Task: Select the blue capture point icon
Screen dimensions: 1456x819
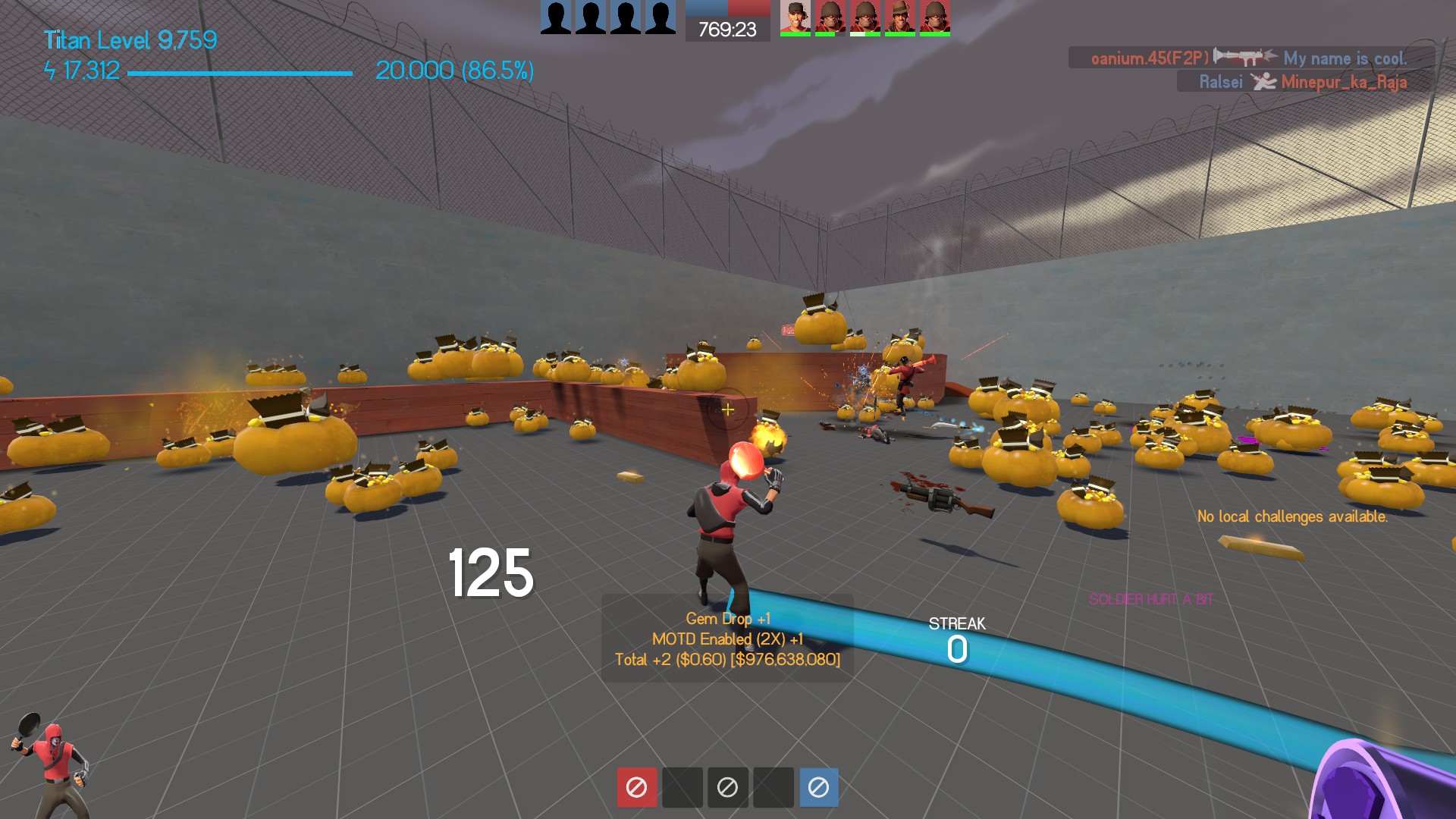Action: tap(818, 787)
